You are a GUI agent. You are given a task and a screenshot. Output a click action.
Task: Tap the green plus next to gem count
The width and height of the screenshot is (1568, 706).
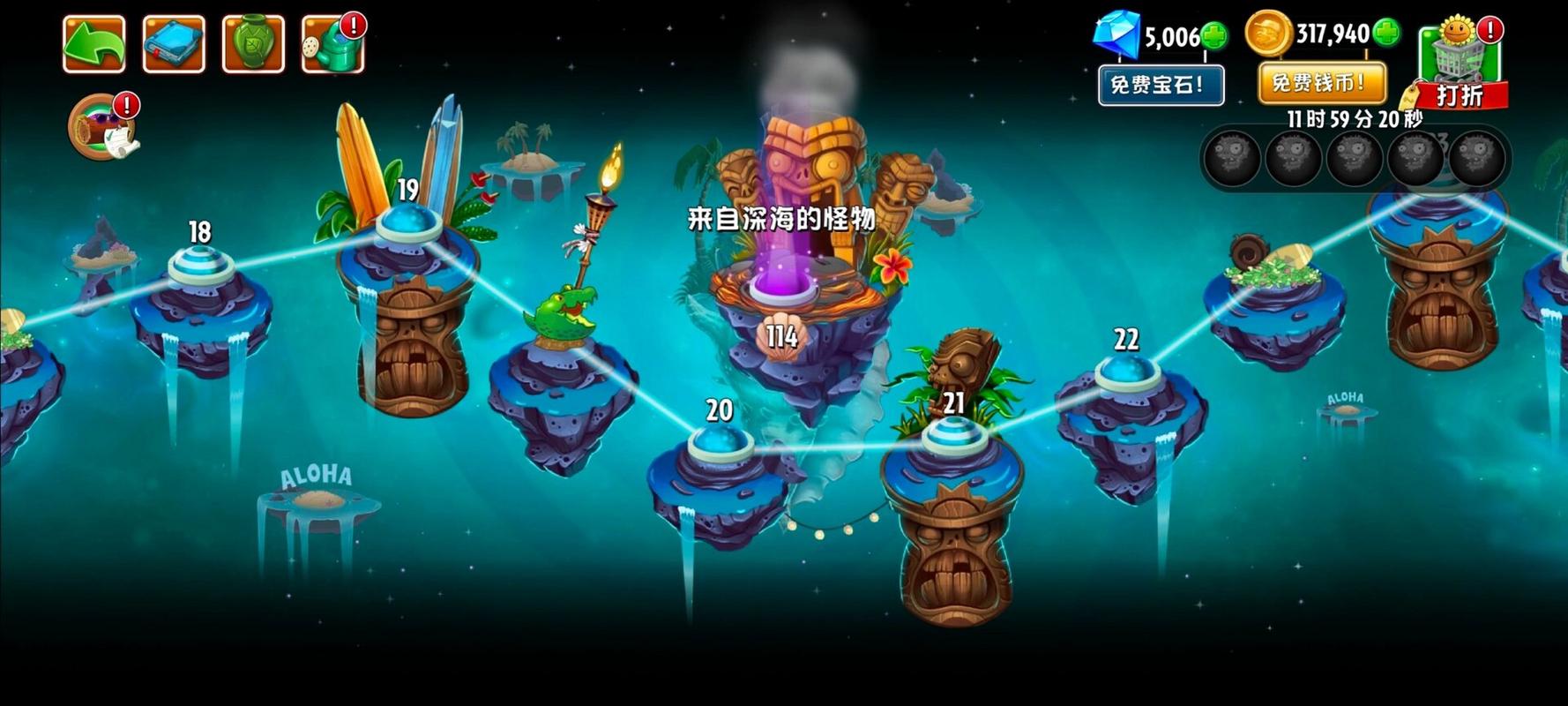tap(1215, 37)
